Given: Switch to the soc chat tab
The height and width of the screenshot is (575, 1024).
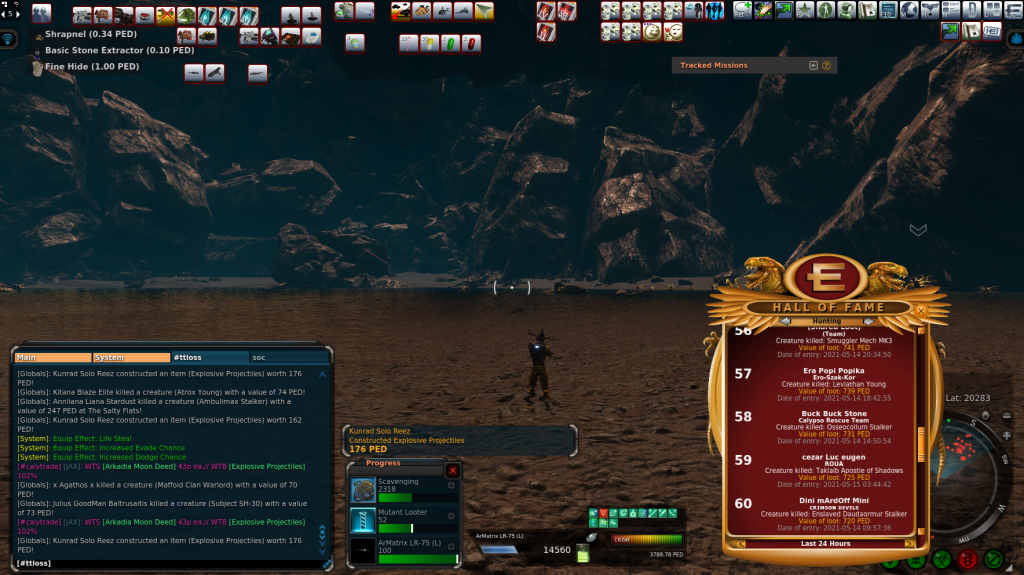Looking at the screenshot, I should pos(288,357).
